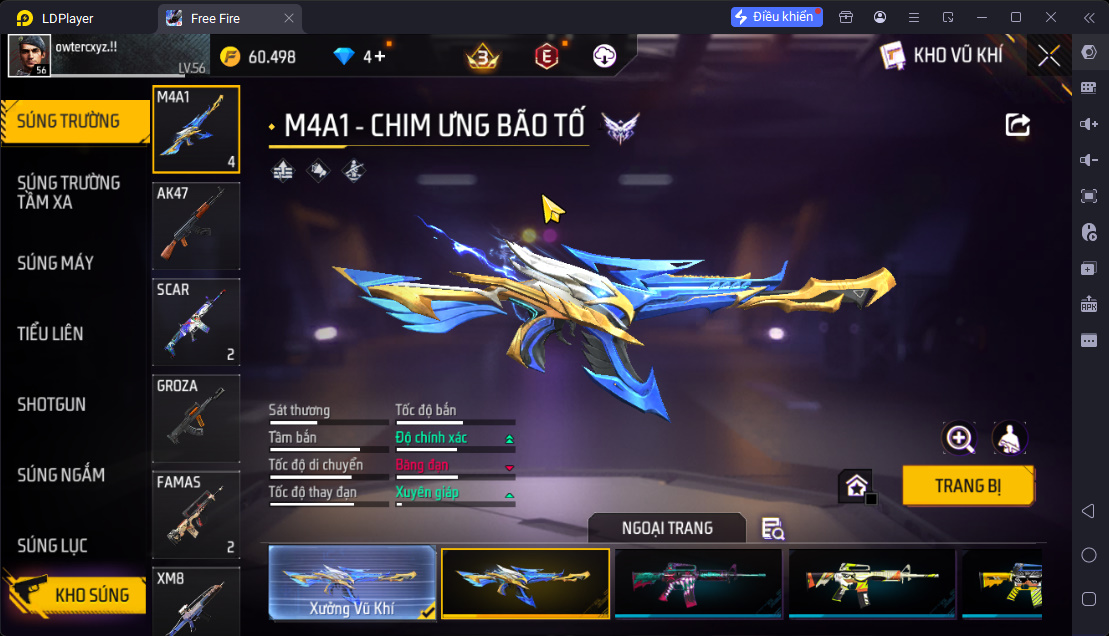Select the Xưởng Vũ Khí skin tile
Viewport: 1109px width, 636px height.
(x=352, y=582)
